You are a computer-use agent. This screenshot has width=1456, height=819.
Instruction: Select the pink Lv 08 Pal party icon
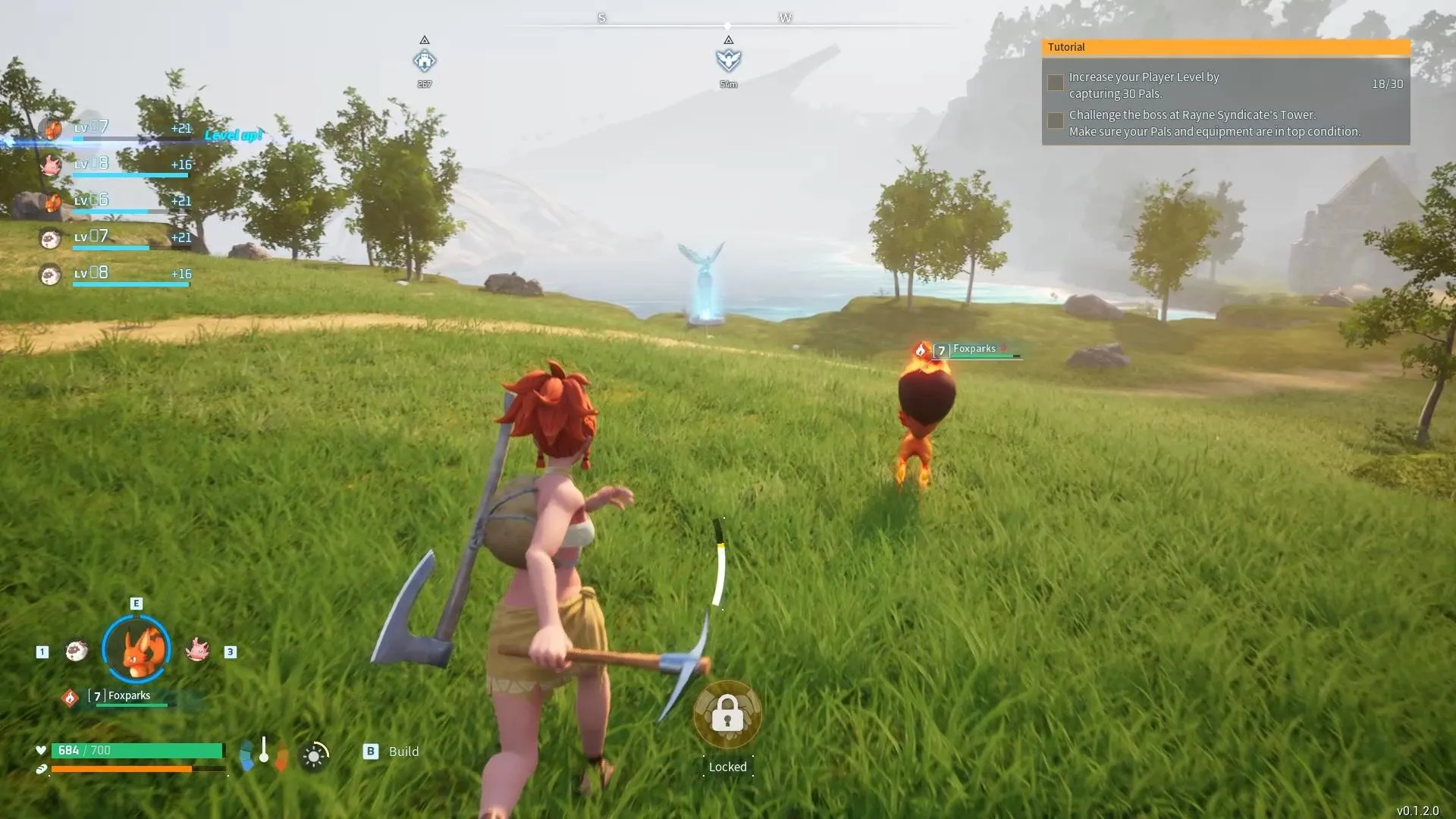51,165
